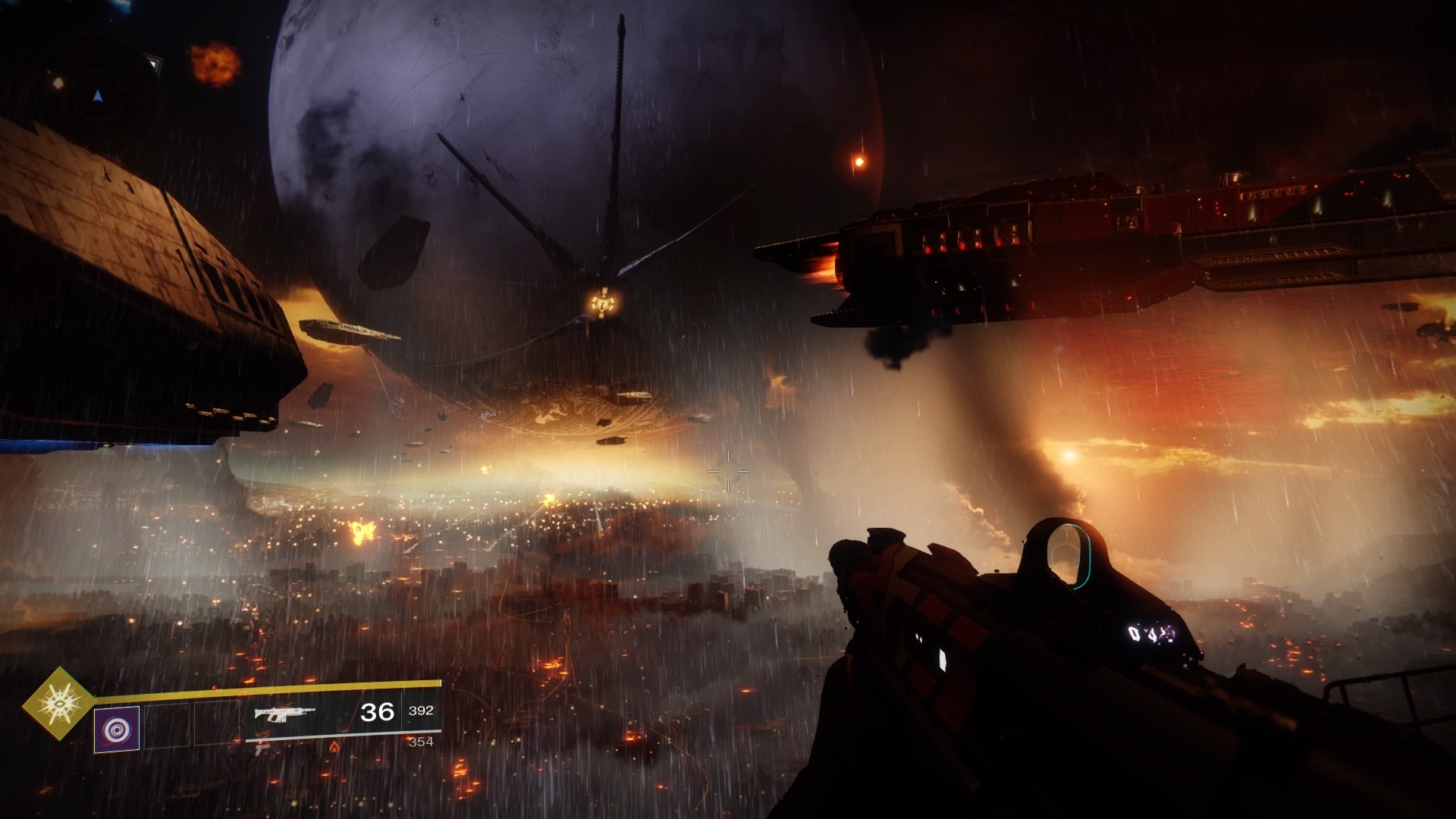Select the equipped auto rifle weapon icon
Image resolution: width=1456 pixels, height=819 pixels.
click(284, 714)
